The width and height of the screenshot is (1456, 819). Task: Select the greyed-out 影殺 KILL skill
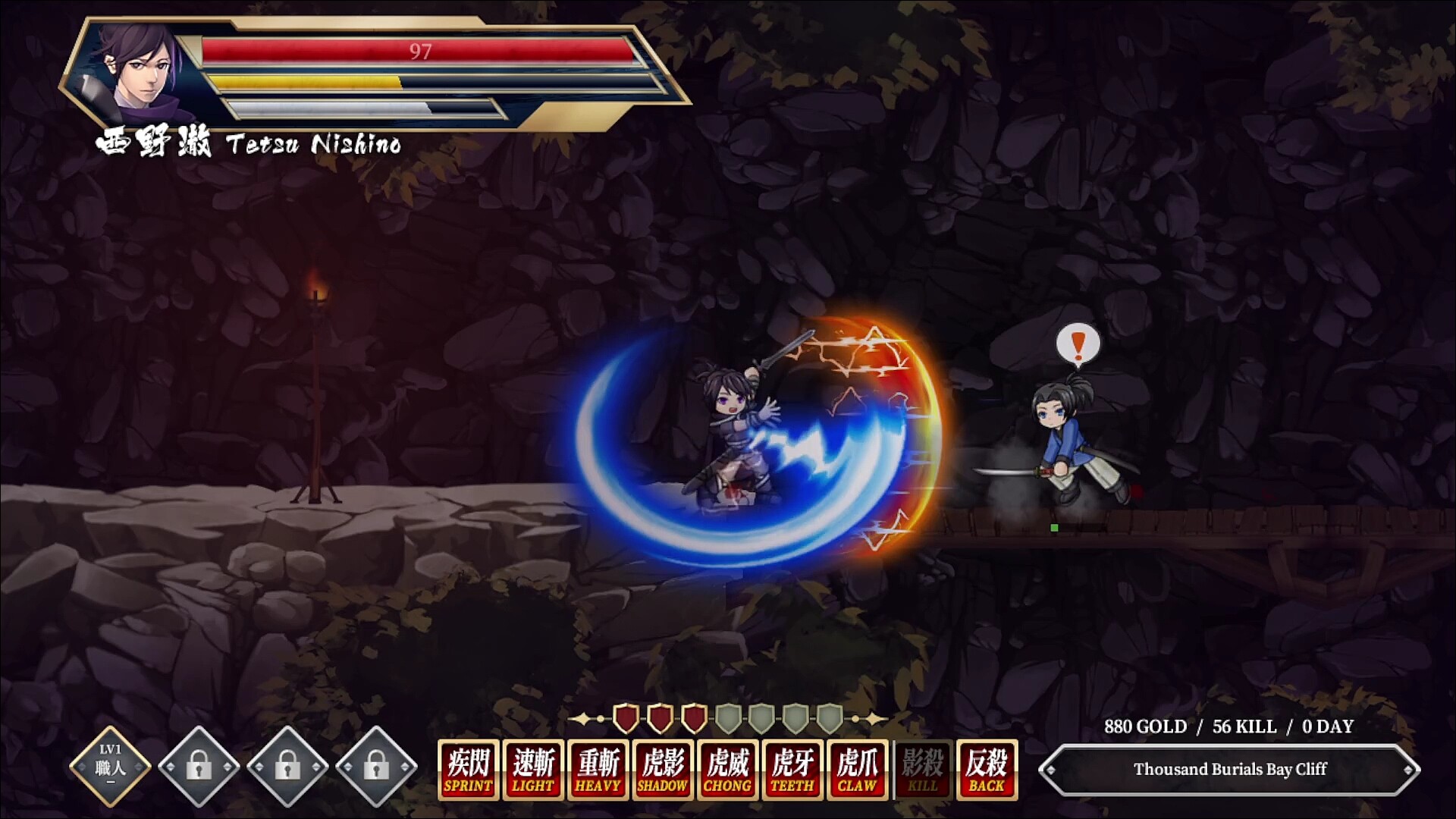click(x=923, y=770)
